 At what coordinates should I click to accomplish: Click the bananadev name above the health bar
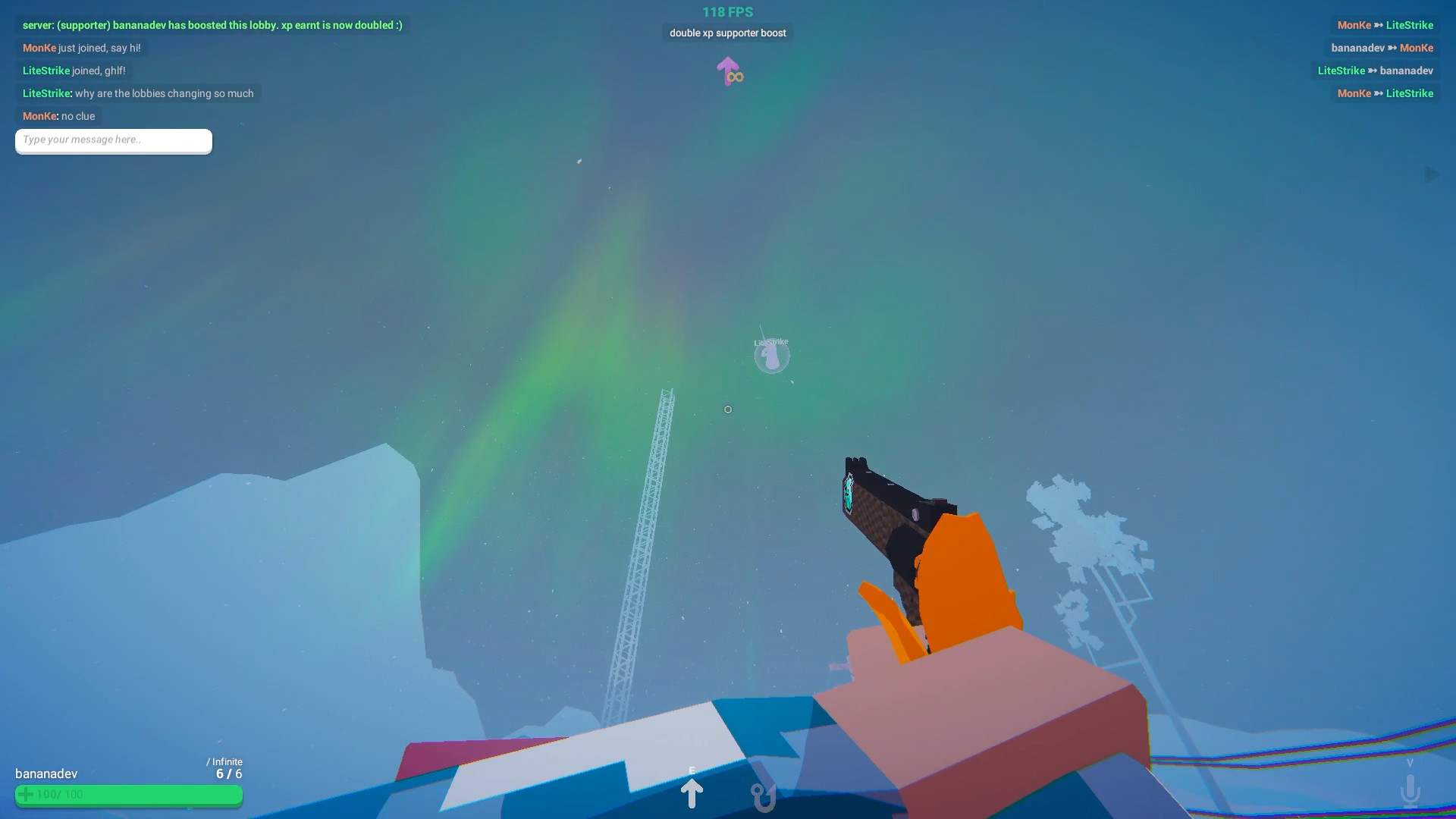pyautogui.click(x=44, y=774)
